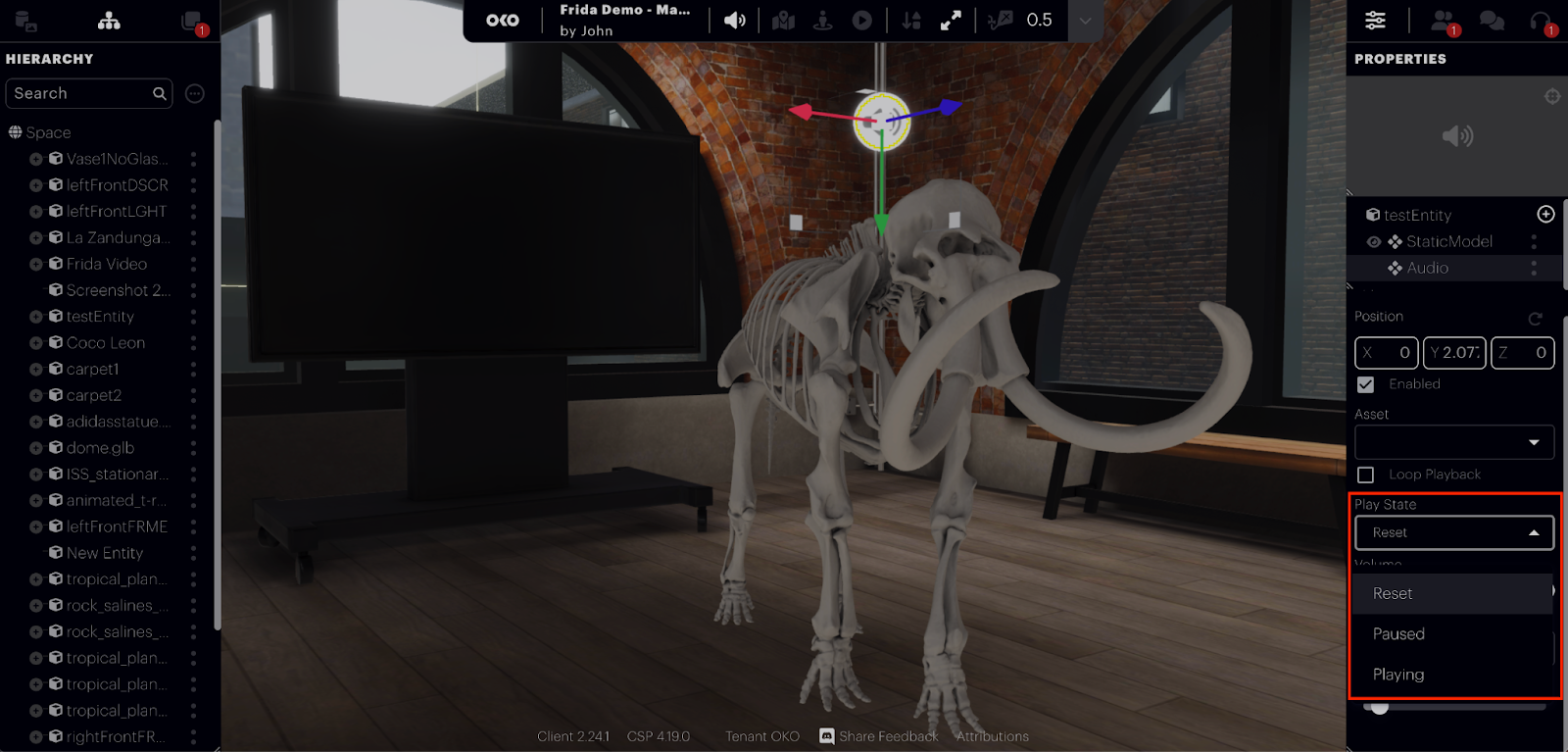Select the Frida Video entity
Viewport: 1568px width, 752px height.
[x=107, y=264]
